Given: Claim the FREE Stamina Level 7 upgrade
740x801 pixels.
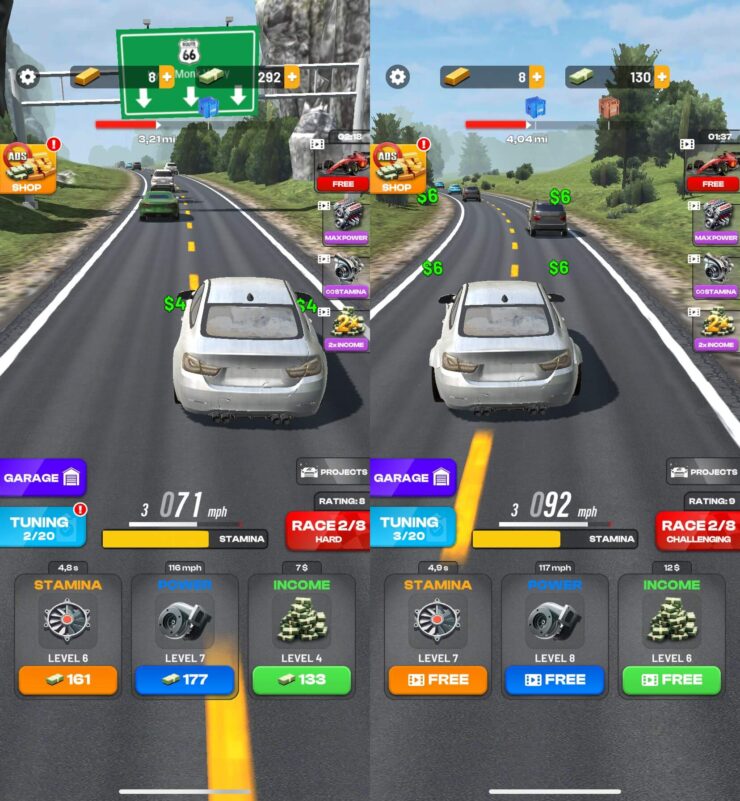Looking at the screenshot, I should point(438,680).
